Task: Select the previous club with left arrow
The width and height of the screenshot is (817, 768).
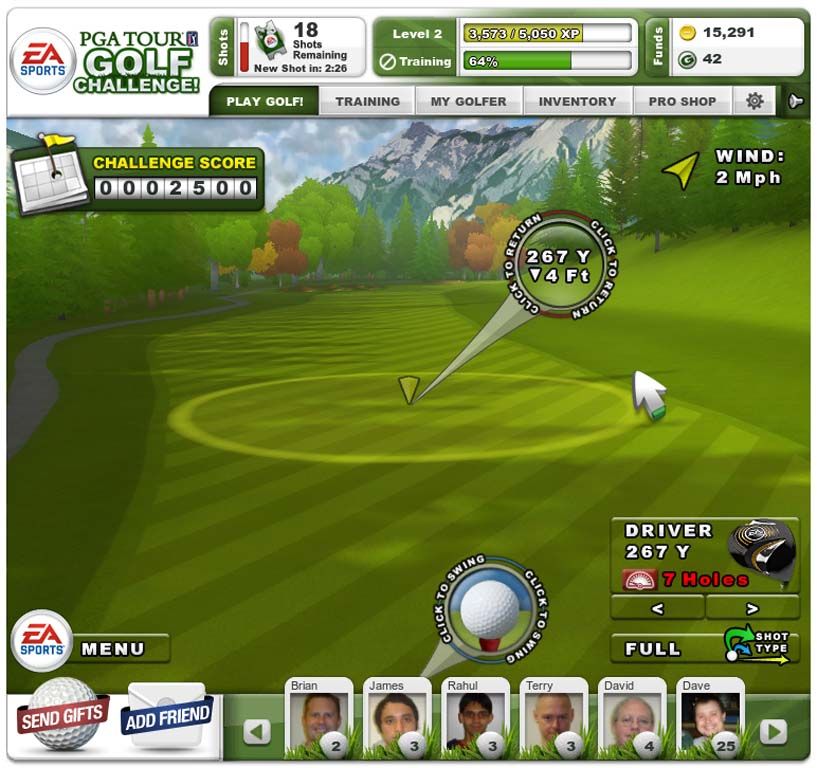Action: click(x=657, y=607)
